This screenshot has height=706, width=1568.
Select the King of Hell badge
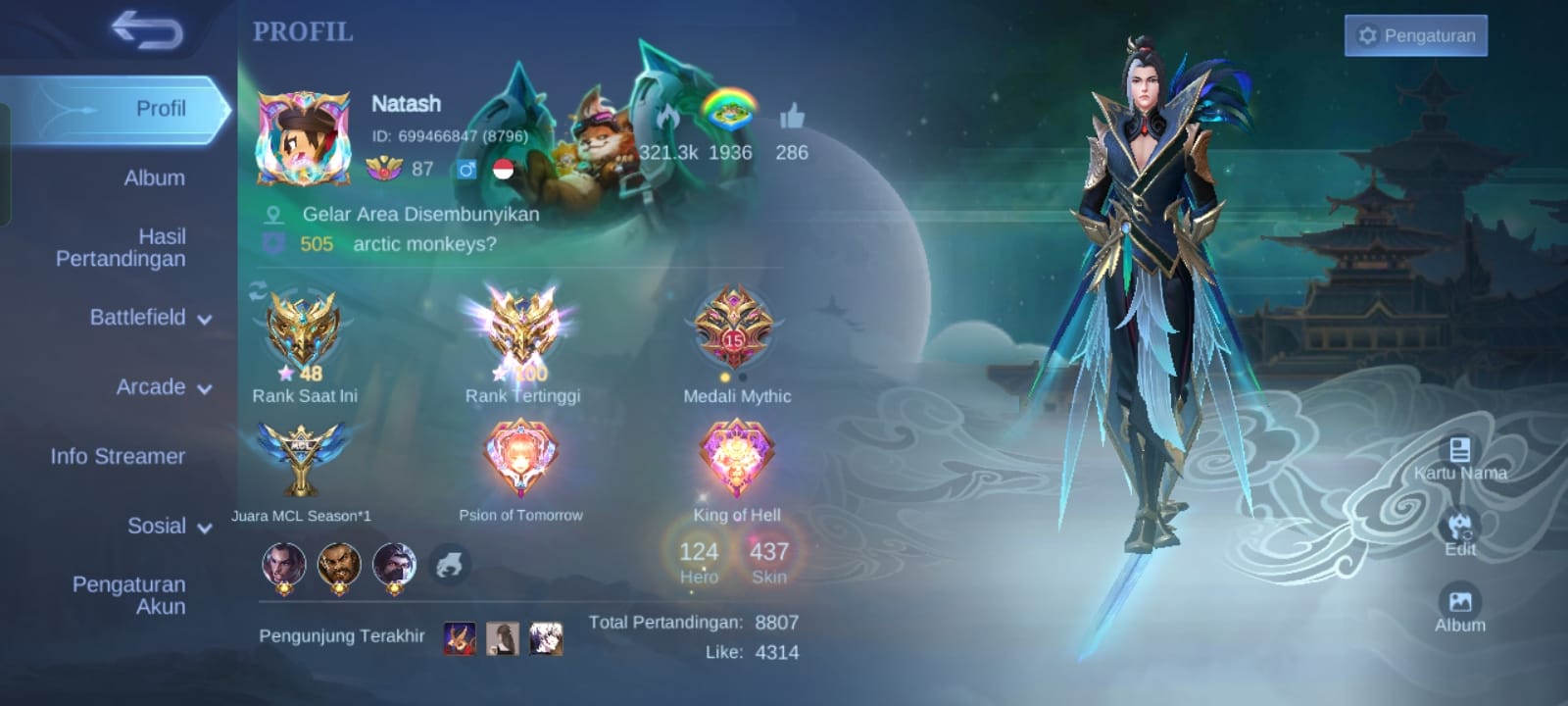pos(737,459)
